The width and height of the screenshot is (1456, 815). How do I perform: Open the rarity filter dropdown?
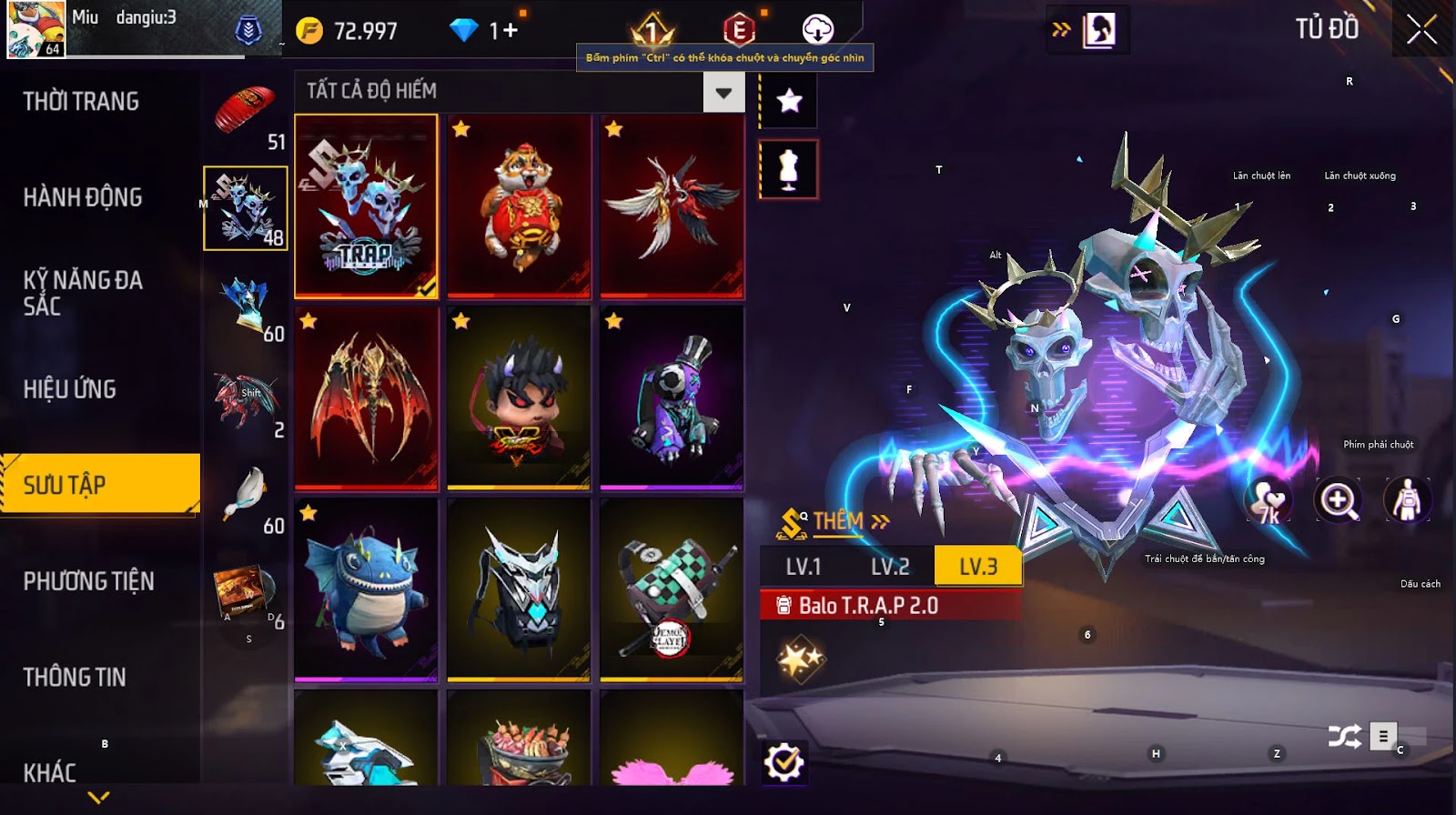click(723, 92)
